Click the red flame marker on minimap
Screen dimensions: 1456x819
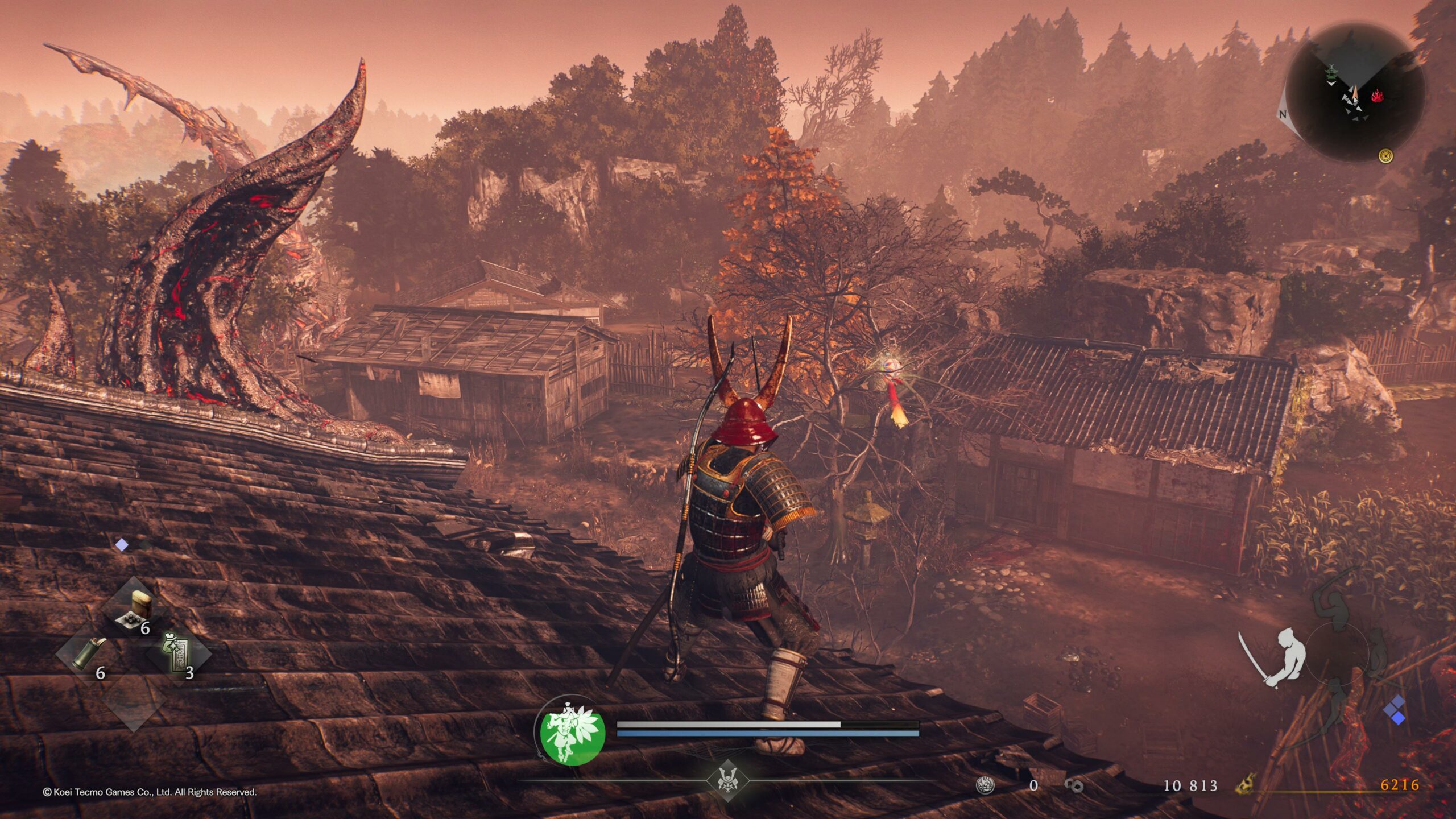[1377, 96]
